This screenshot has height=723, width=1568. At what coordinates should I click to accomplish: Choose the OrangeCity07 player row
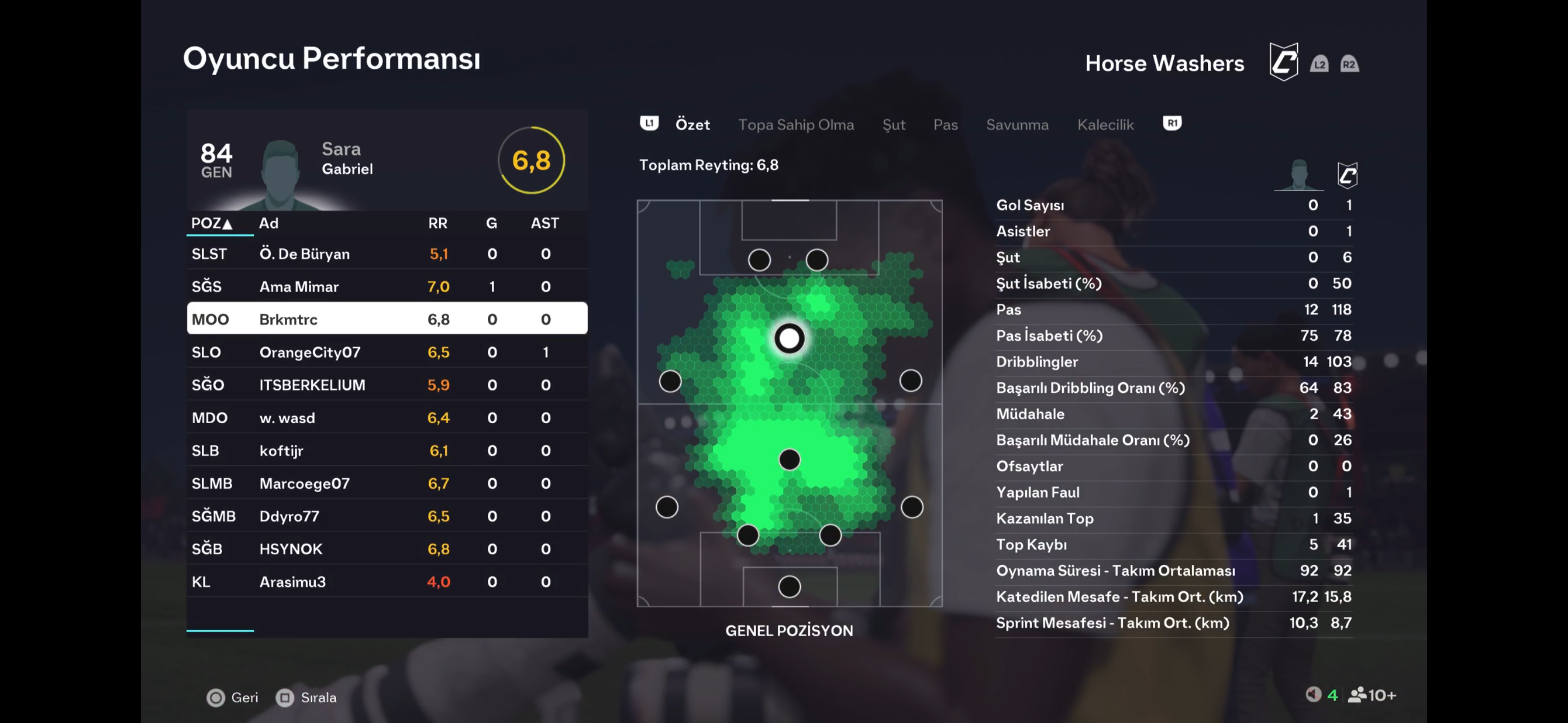386,353
